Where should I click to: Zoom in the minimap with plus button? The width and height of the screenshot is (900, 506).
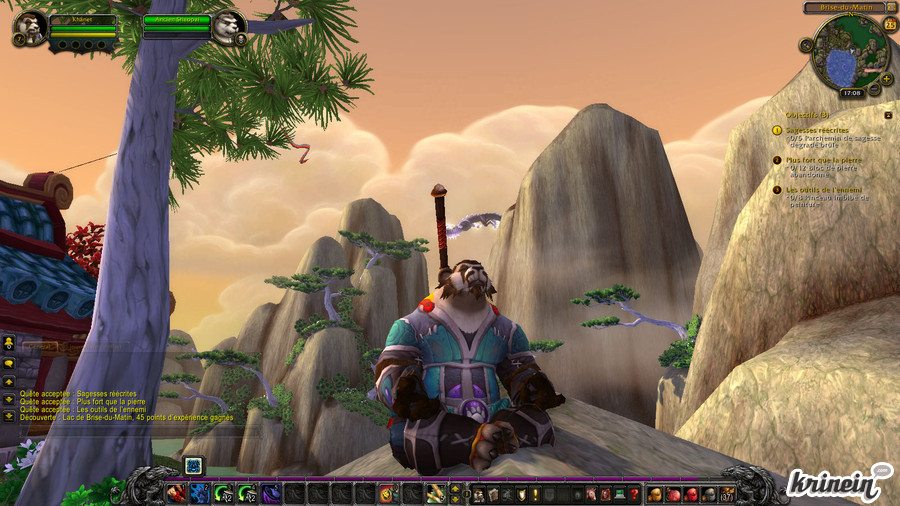[x=887, y=78]
